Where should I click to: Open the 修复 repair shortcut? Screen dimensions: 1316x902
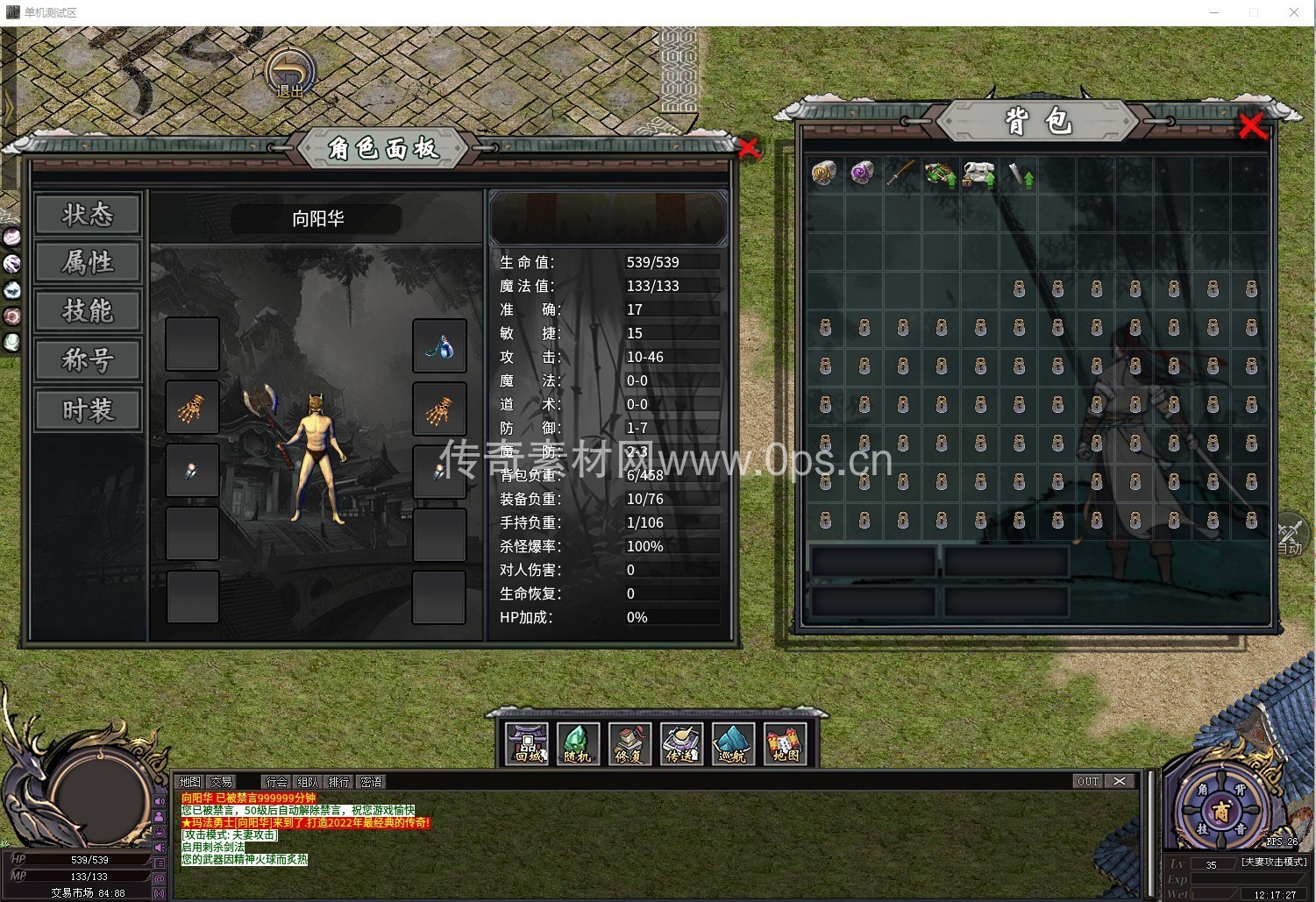pyautogui.click(x=630, y=744)
